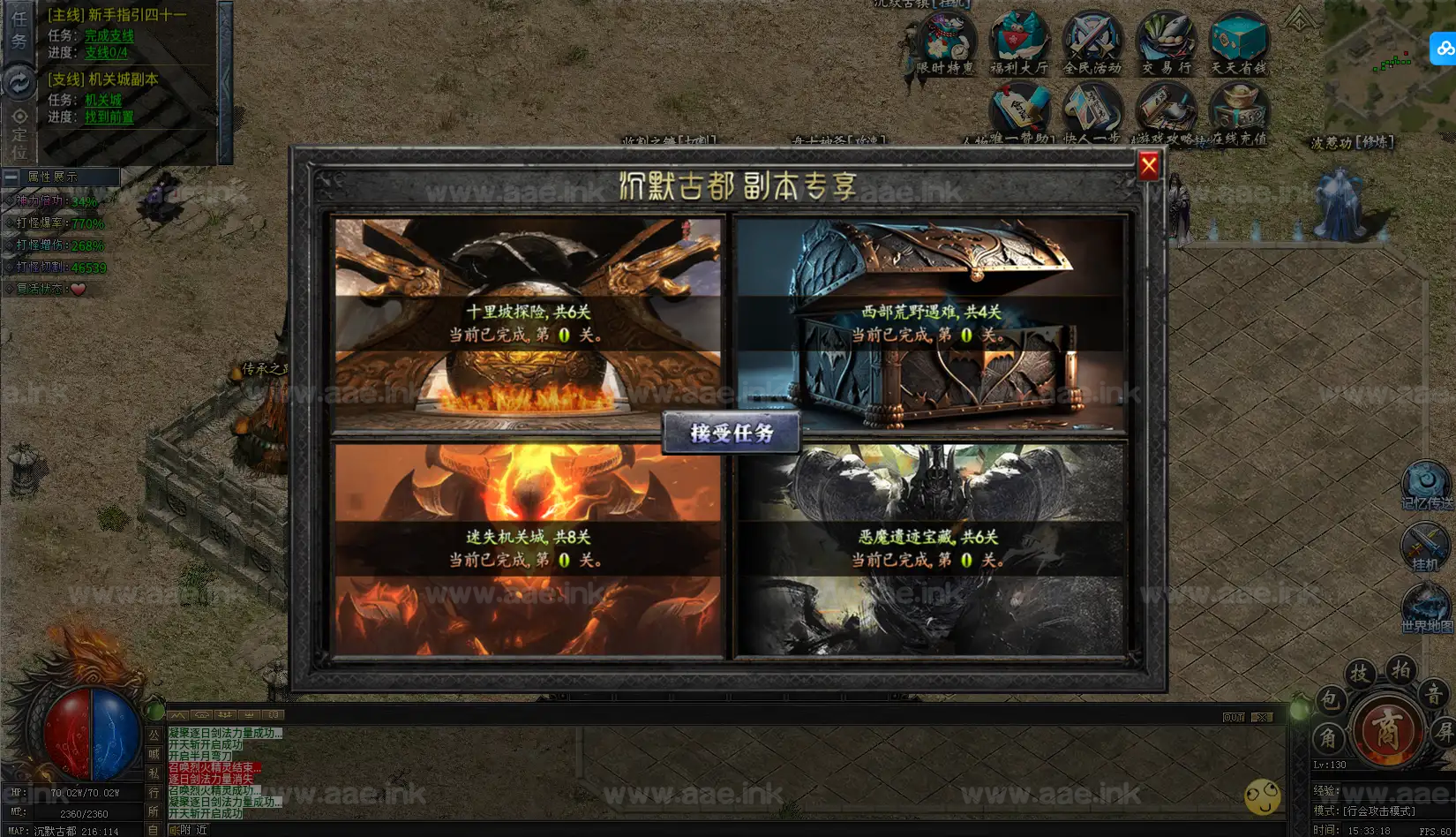Click the 完成支线 main quest link
Screen dimensions: 1456x837
(109, 36)
